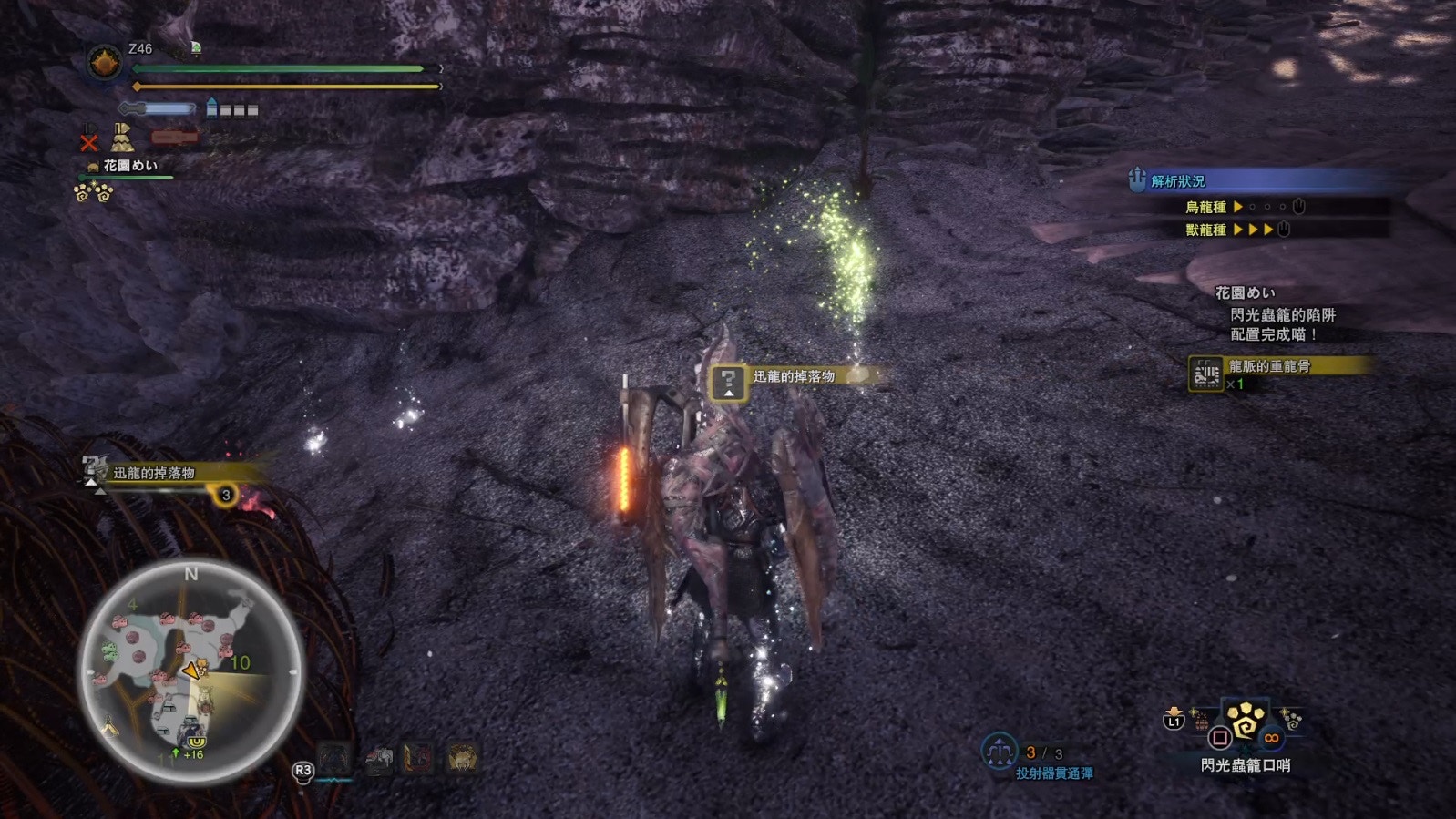Screen dimensions: 1456x819
Task: Click the player emblem icon beside Z46
Action: [x=104, y=64]
